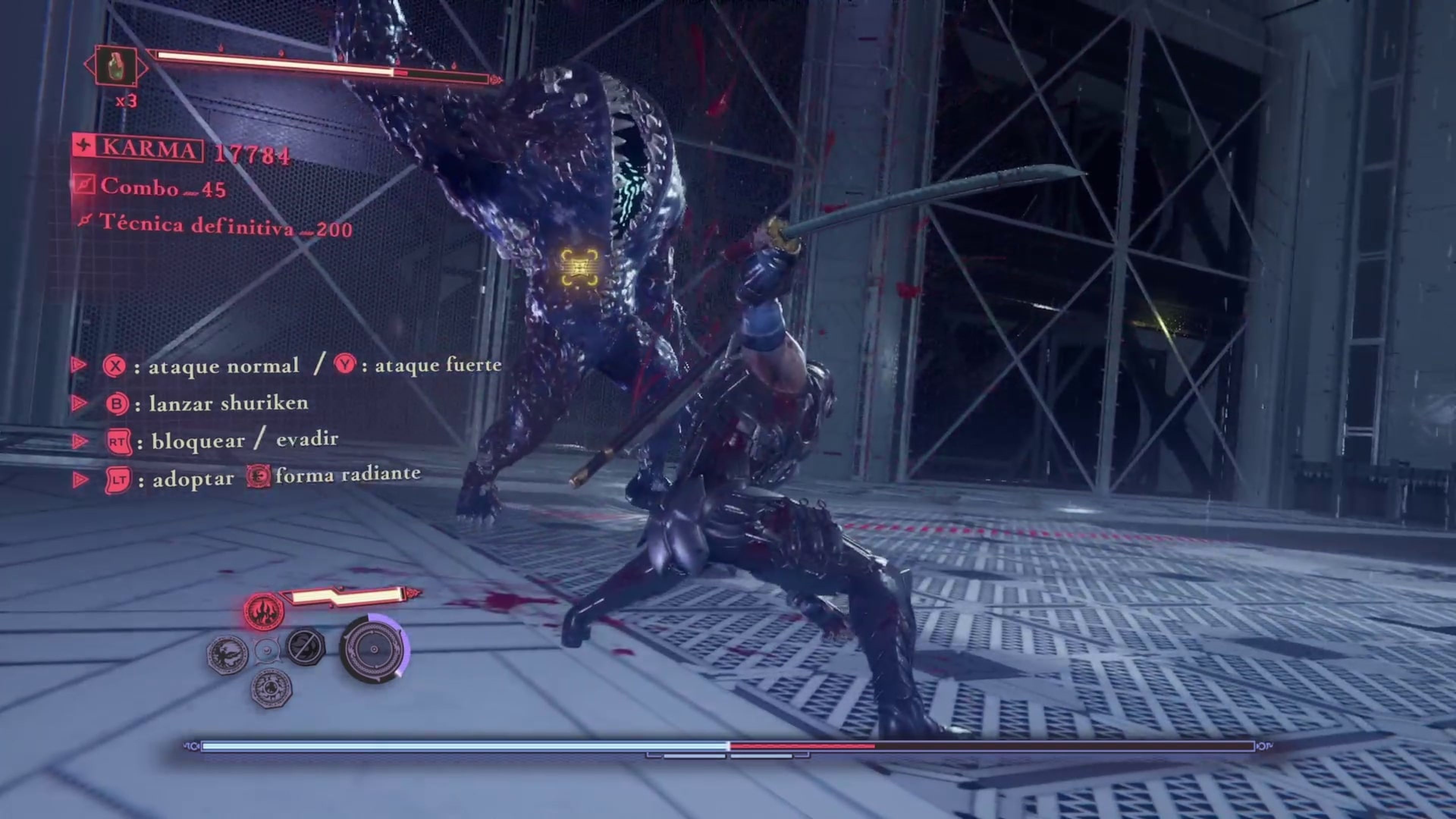
Task: Select the crossed-out shuriken seal icon
Action: tap(306, 647)
